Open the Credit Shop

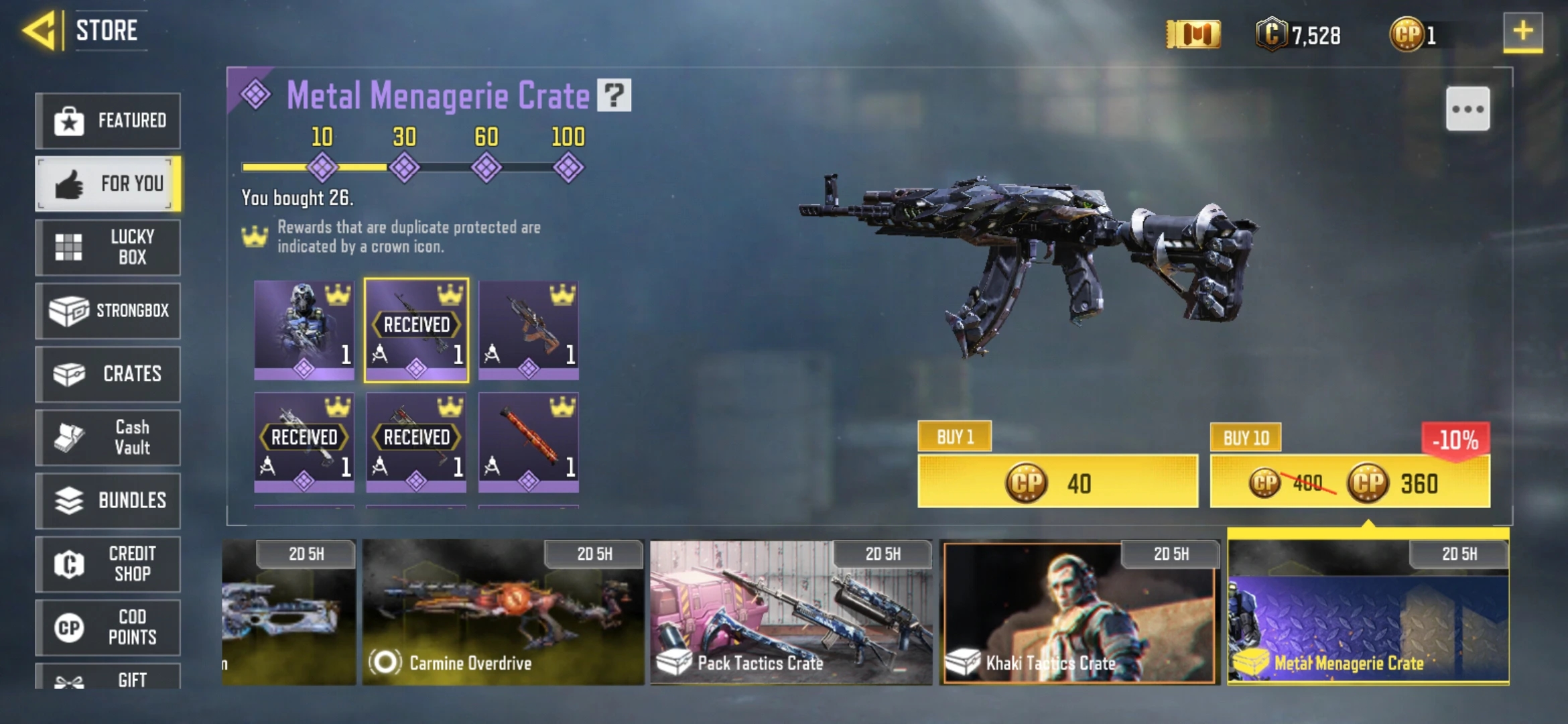coord(108,564)
